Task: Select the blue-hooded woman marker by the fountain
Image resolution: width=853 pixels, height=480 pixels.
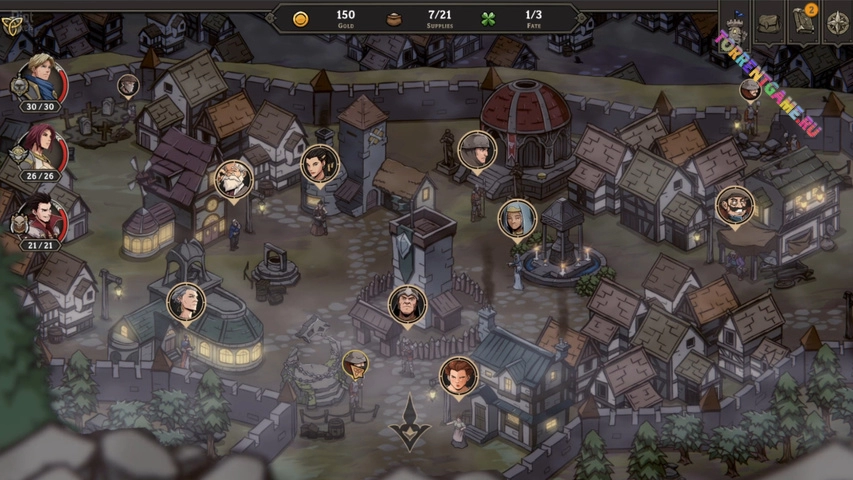Action: 517,218
